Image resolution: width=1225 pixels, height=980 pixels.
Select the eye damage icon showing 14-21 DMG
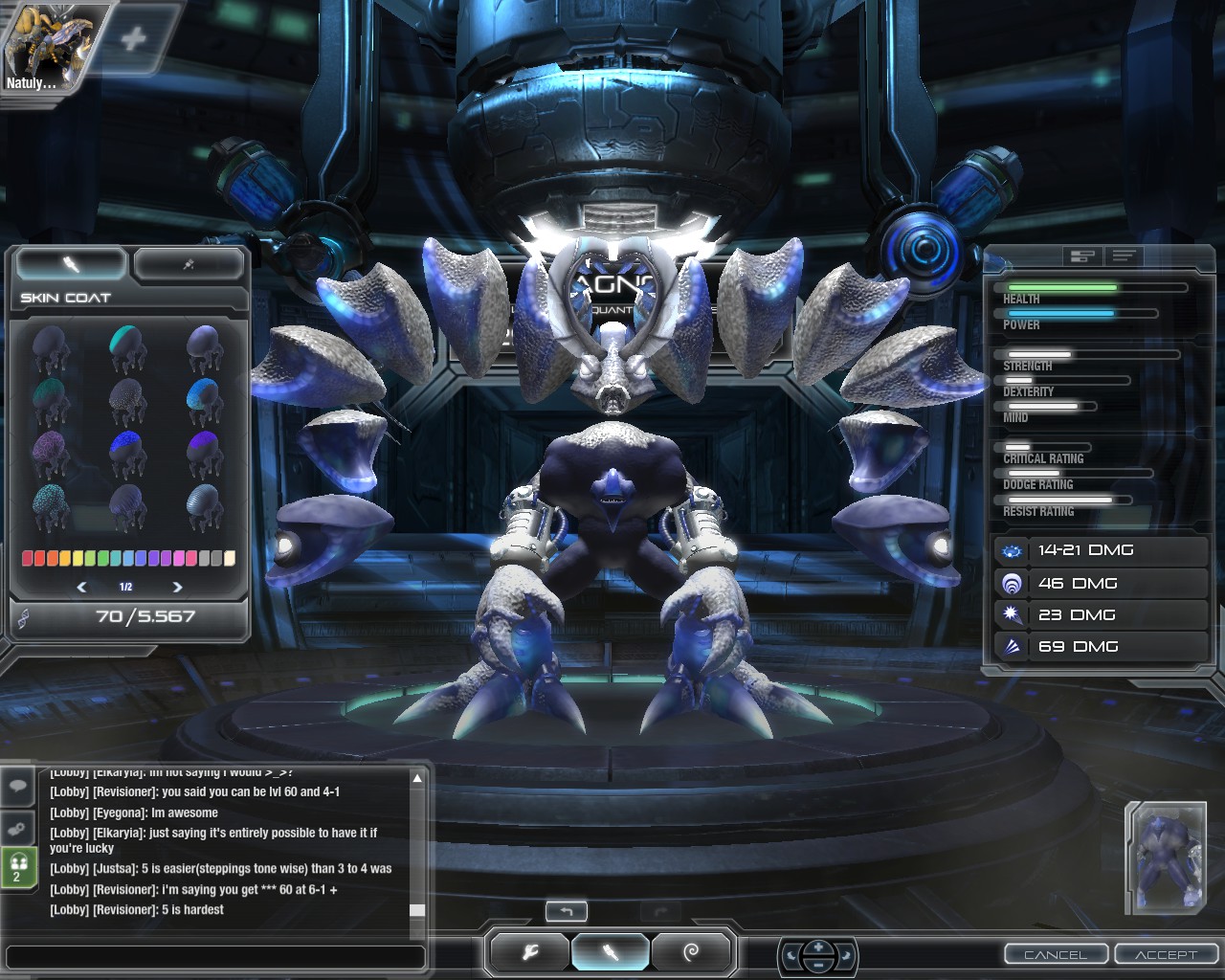(1012, 550)
